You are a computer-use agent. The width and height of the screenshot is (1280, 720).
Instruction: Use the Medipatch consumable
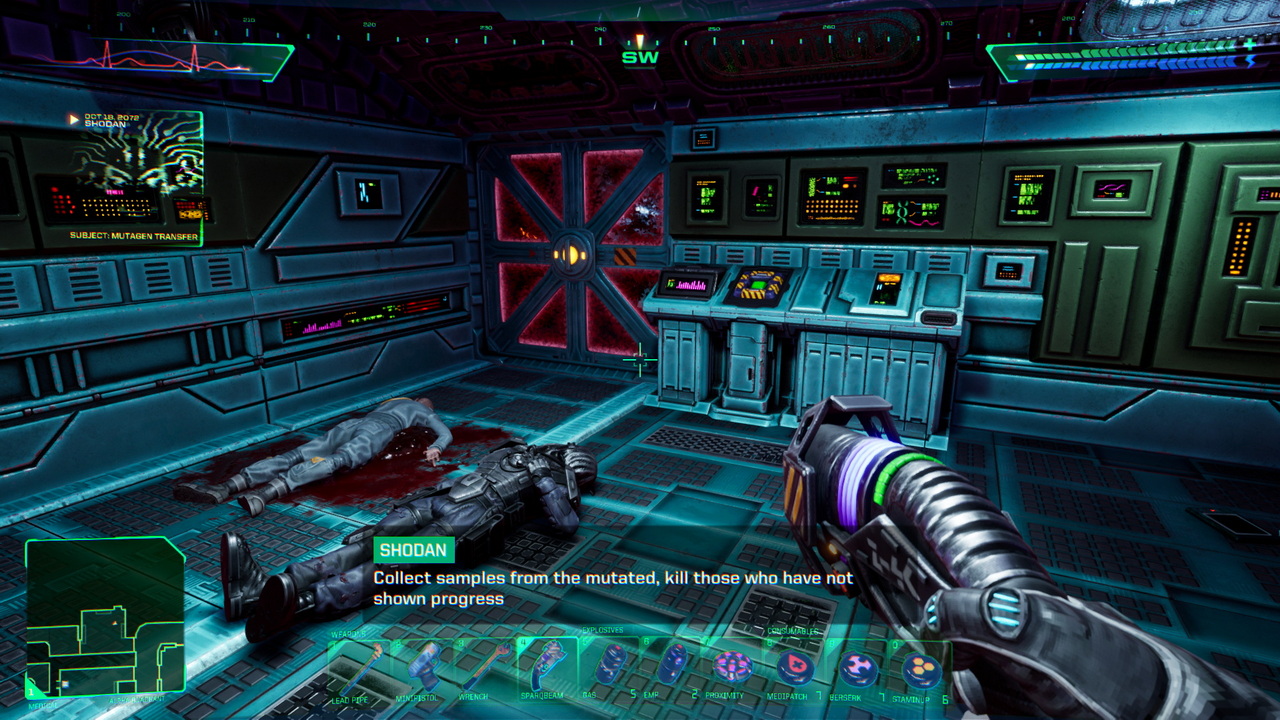click(796, 667)
